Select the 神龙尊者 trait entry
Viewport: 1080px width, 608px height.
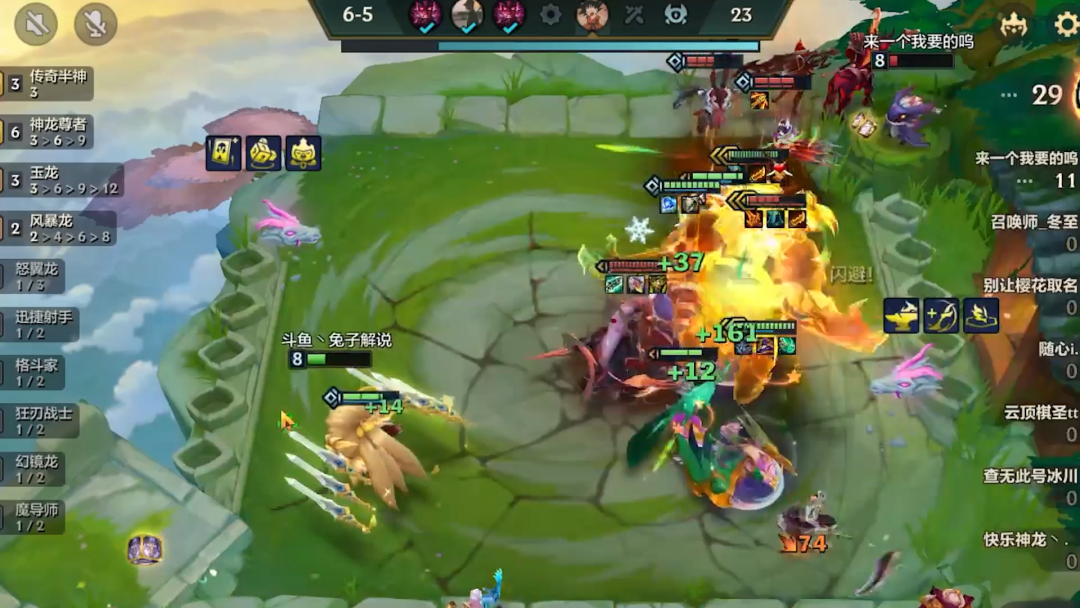tap(48, 132)
